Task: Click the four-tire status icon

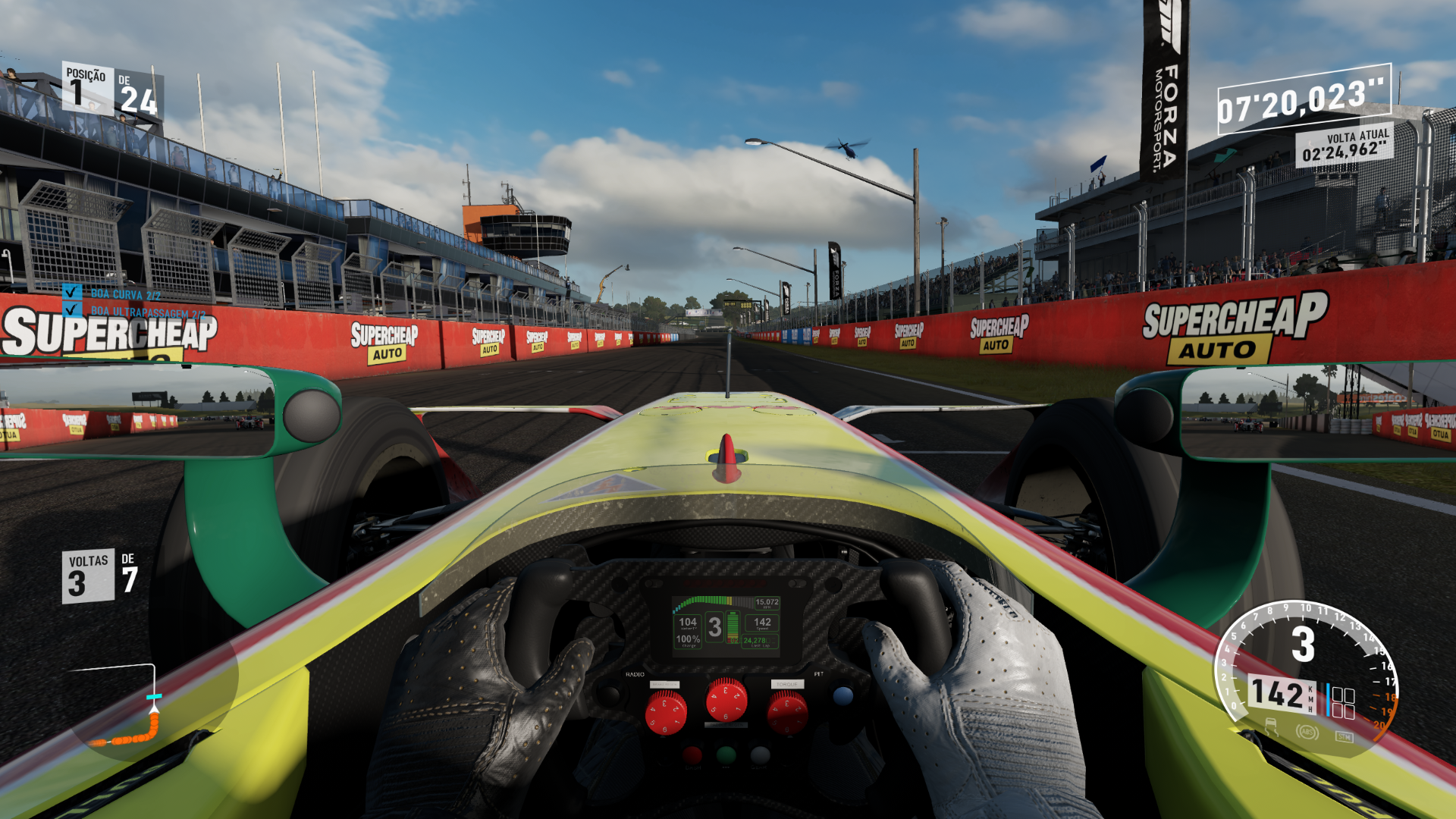Action: [1343, 703]
